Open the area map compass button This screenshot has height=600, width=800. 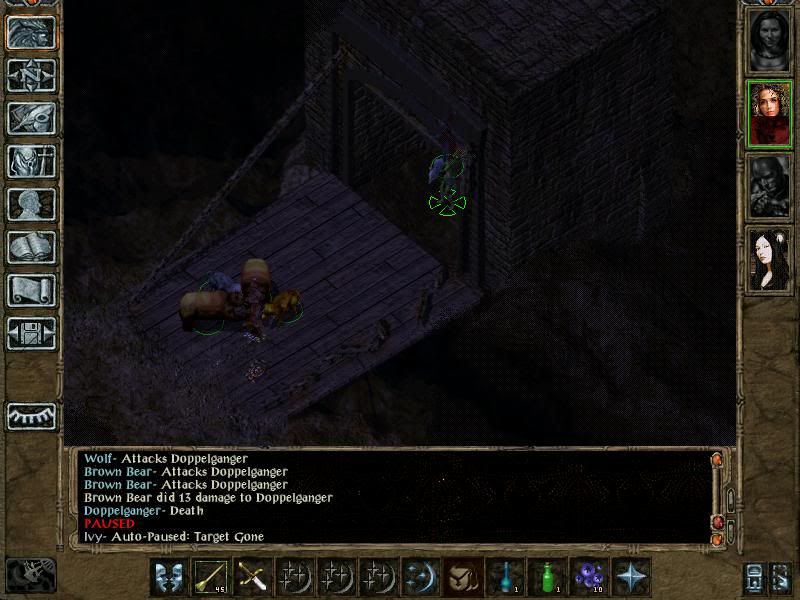pos(31,75)
